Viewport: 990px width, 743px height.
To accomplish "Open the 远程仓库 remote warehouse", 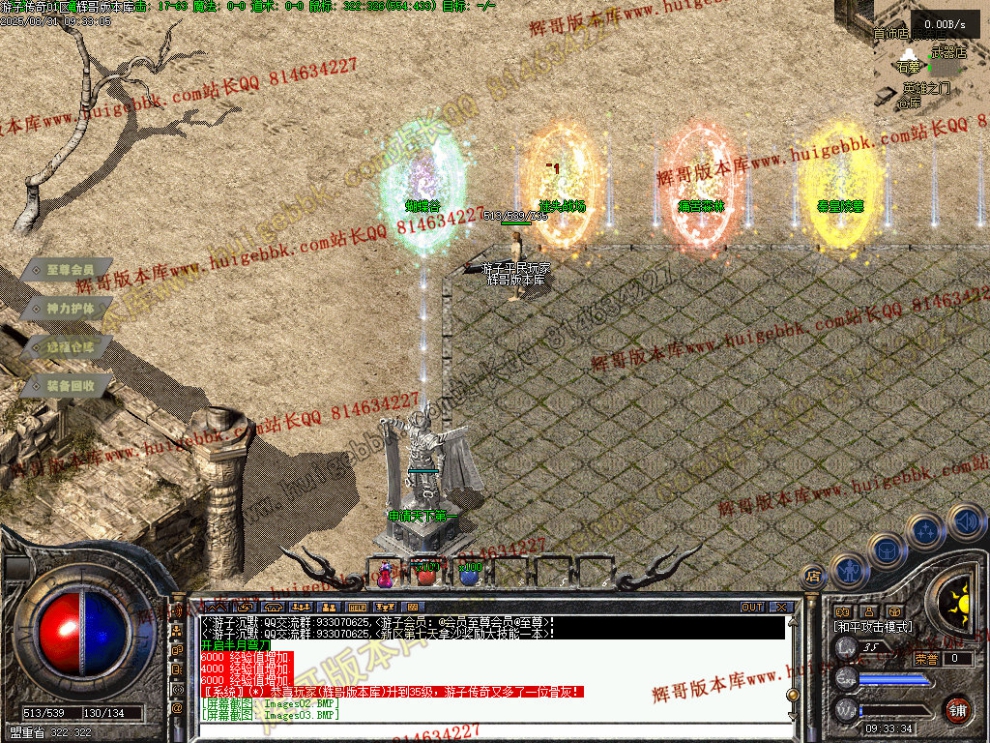I will [66, 347].
